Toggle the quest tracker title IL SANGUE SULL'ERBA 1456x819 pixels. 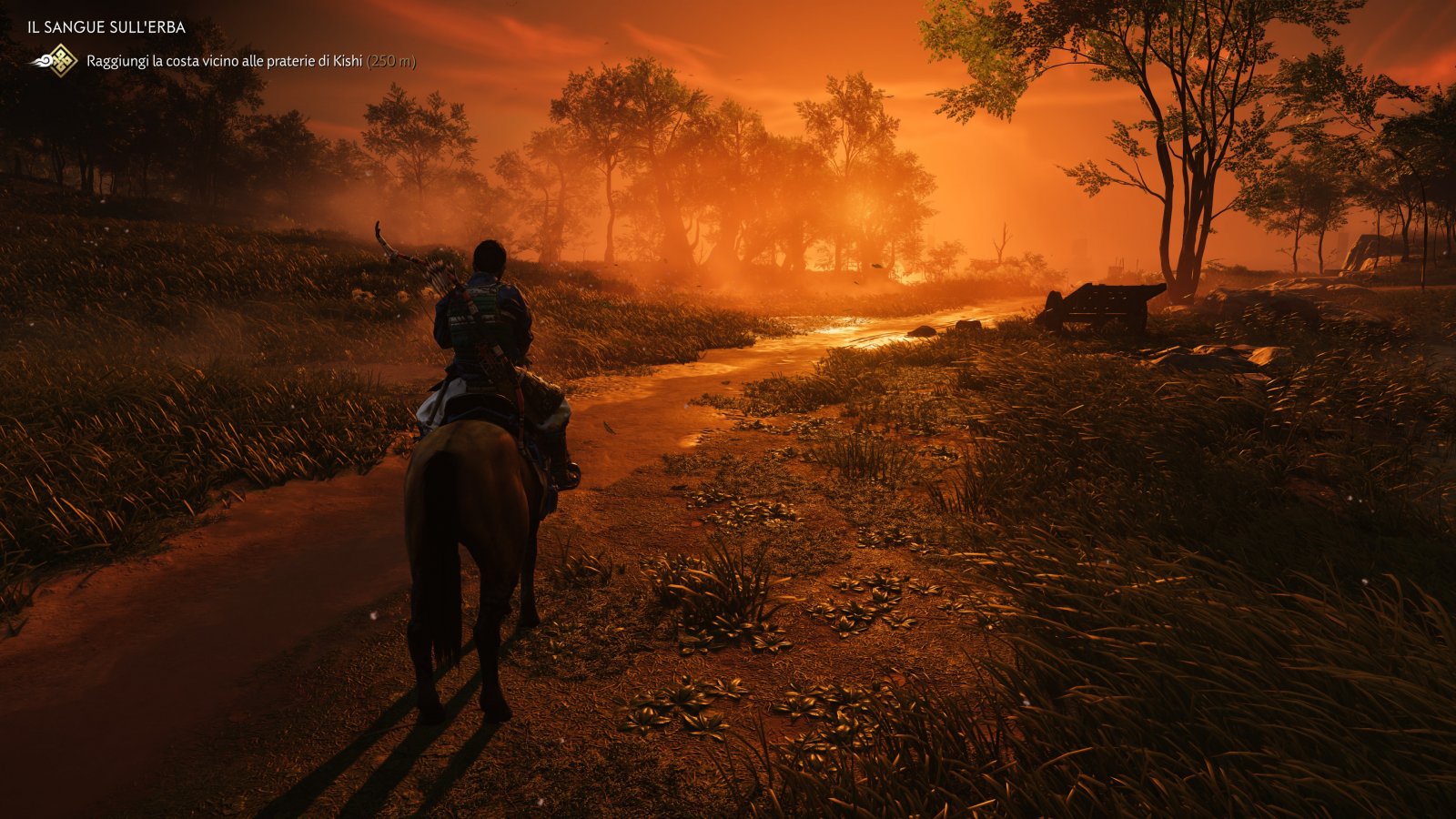click(105, 26)
